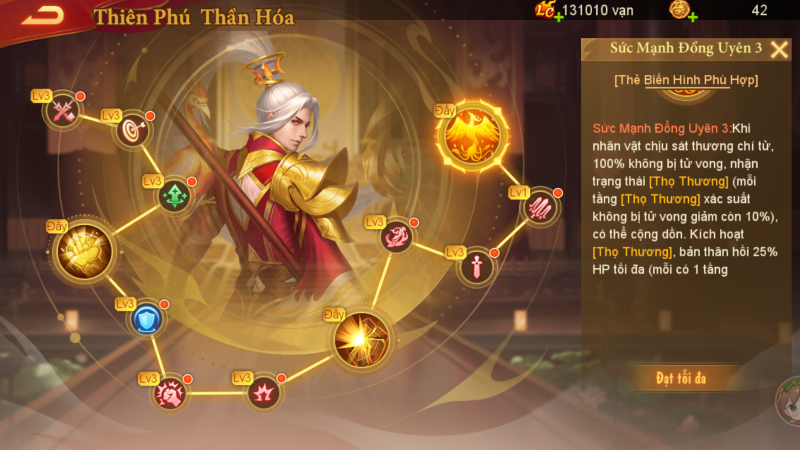Go back using the top-left arrow button
This screenshot has width=800, height=450.
point(43,14)
